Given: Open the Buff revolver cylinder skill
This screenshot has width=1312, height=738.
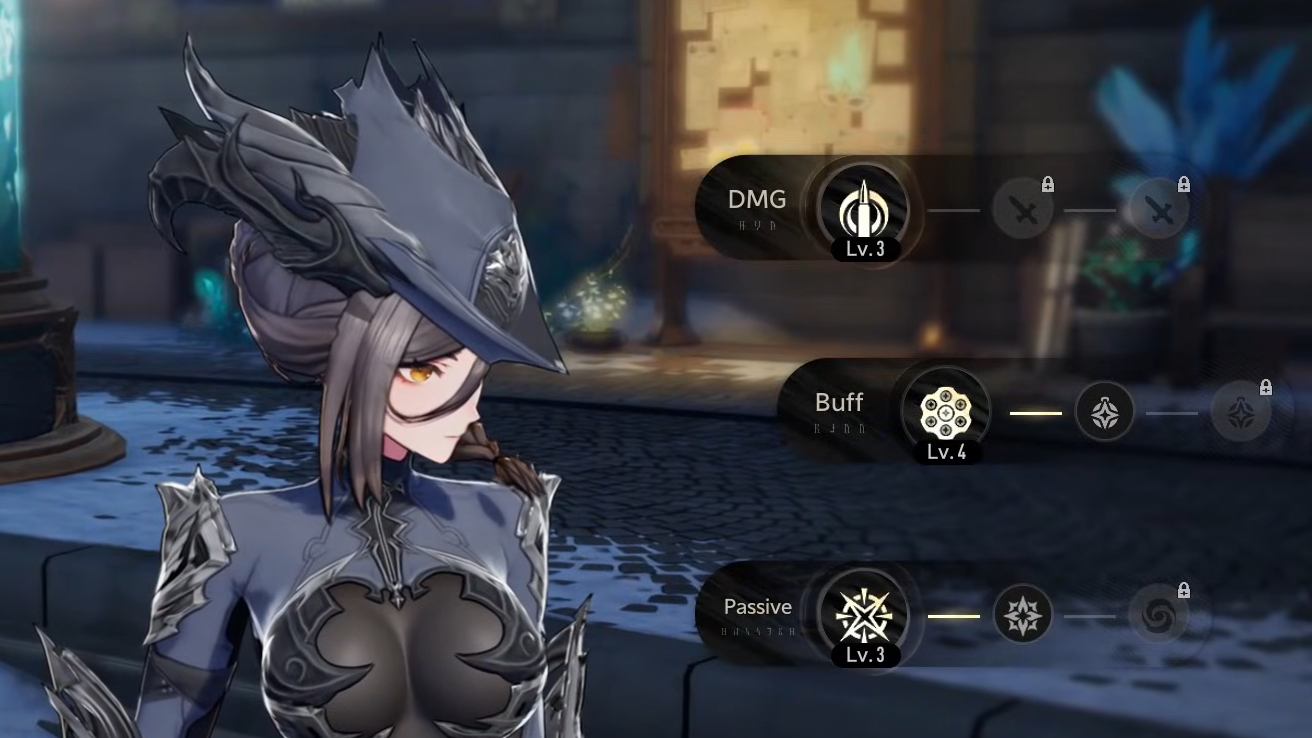Looking at the screenshot, I should pyautogui.click(x=945, y=412).
